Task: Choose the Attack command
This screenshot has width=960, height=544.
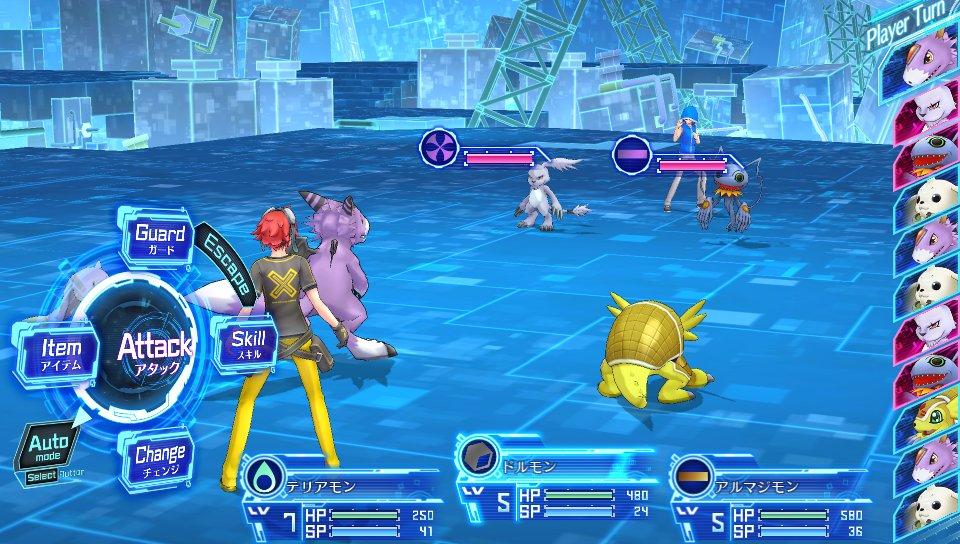Action: 154,351
